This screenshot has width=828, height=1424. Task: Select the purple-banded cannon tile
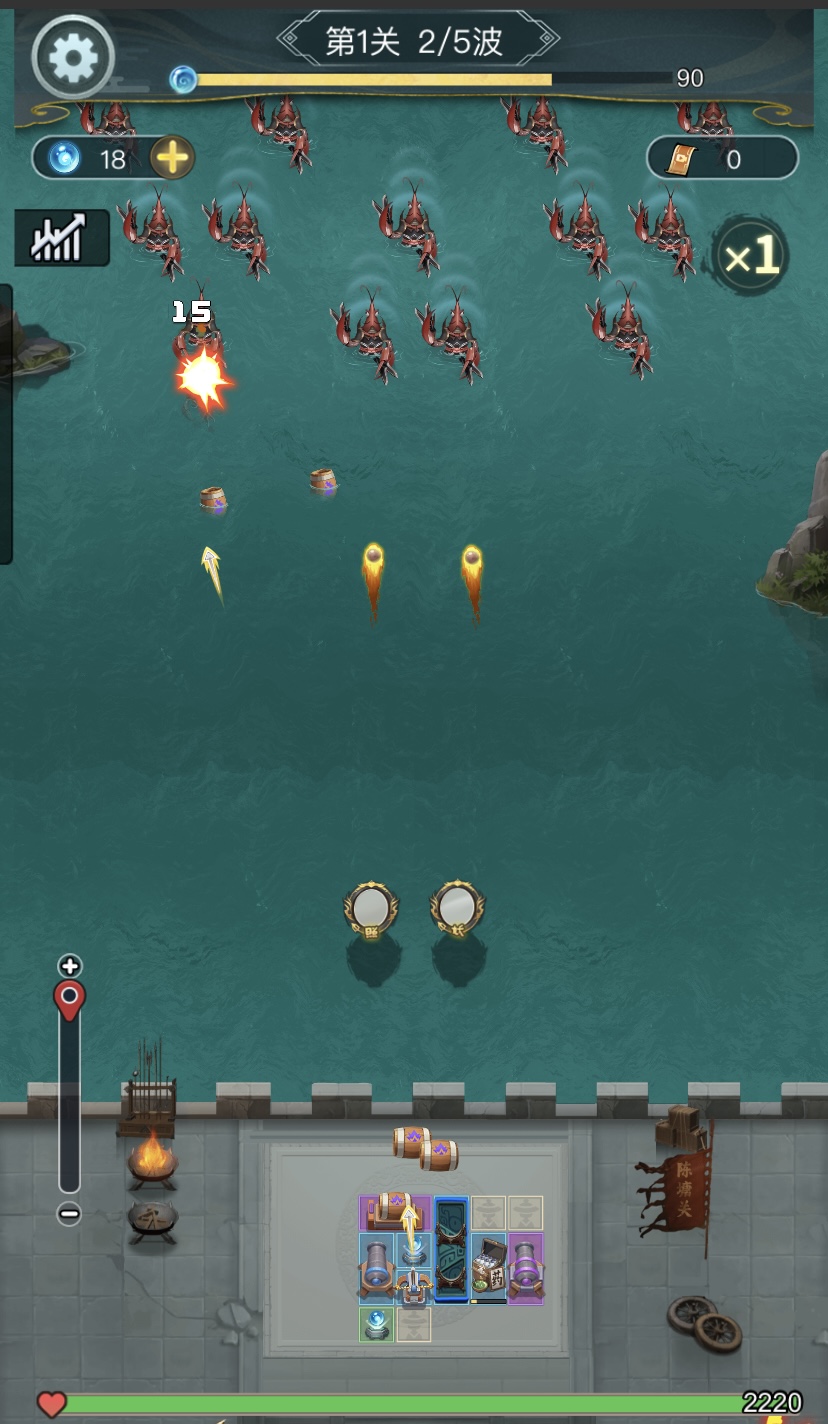coord(525,1268)
